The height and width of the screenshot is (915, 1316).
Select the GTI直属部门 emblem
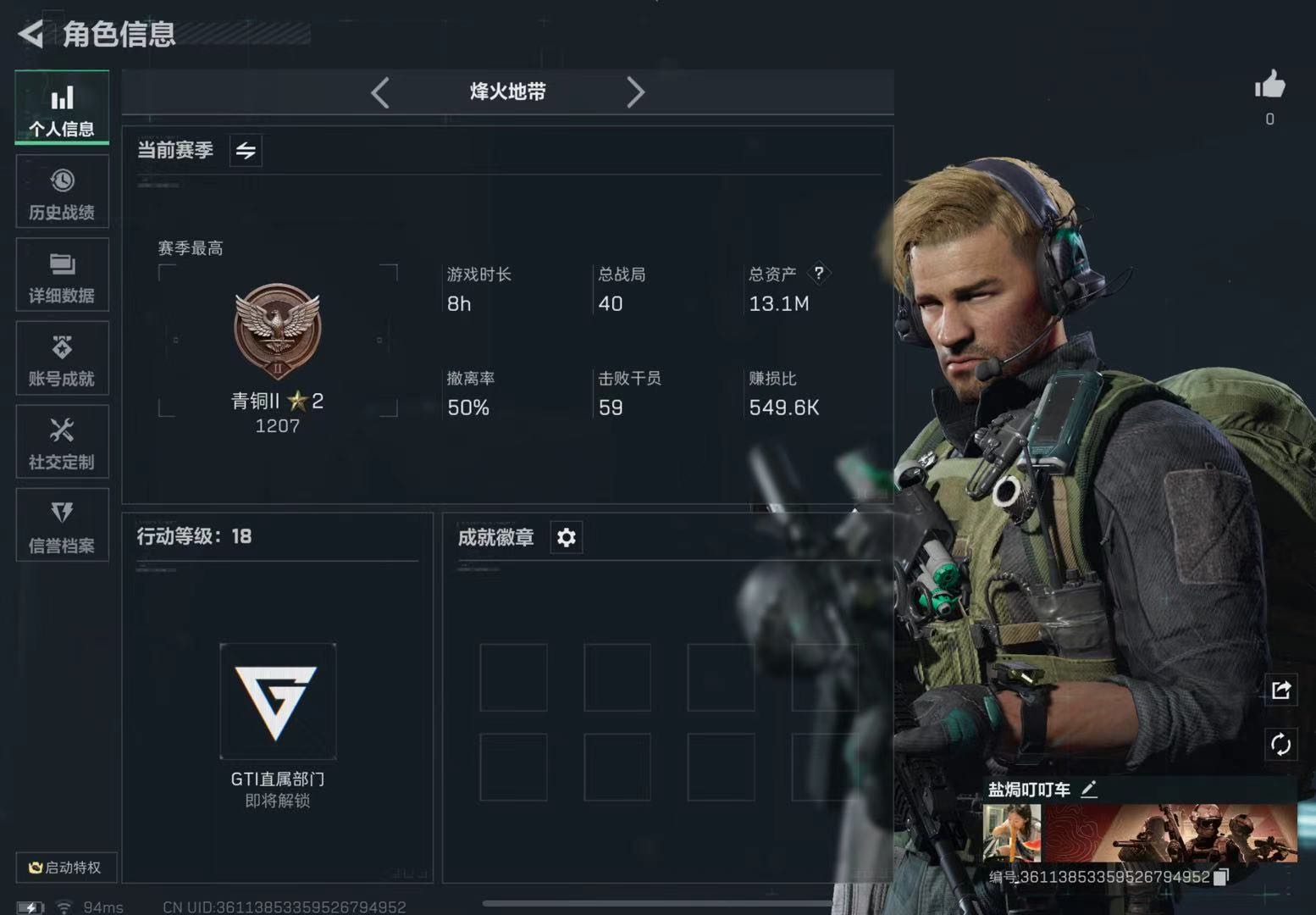pos(278,701)
